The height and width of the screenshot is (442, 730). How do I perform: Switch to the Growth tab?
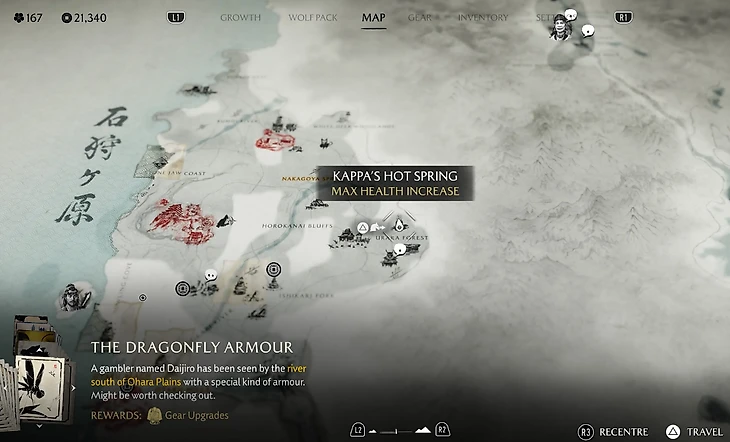click(x=240, y=17)
